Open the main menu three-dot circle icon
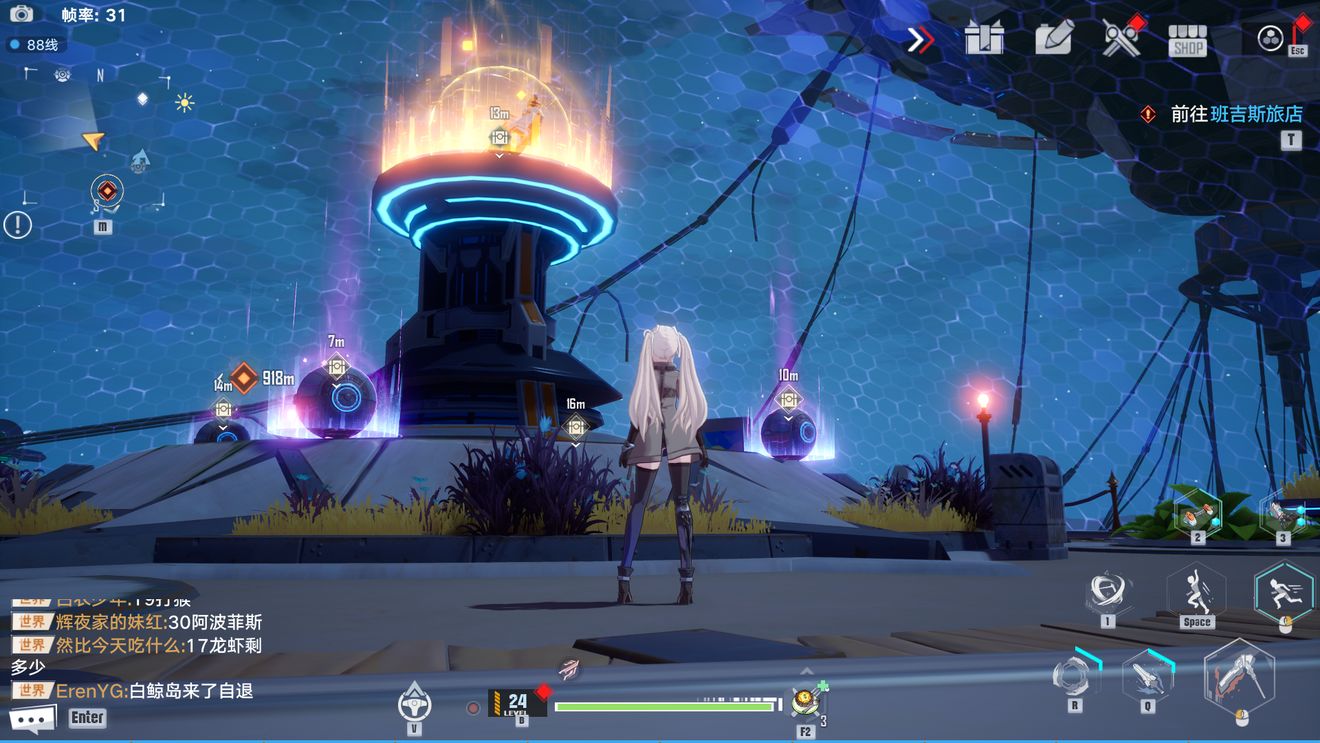Viewport: 1320px width, 743px height. tap(1270, 39)
